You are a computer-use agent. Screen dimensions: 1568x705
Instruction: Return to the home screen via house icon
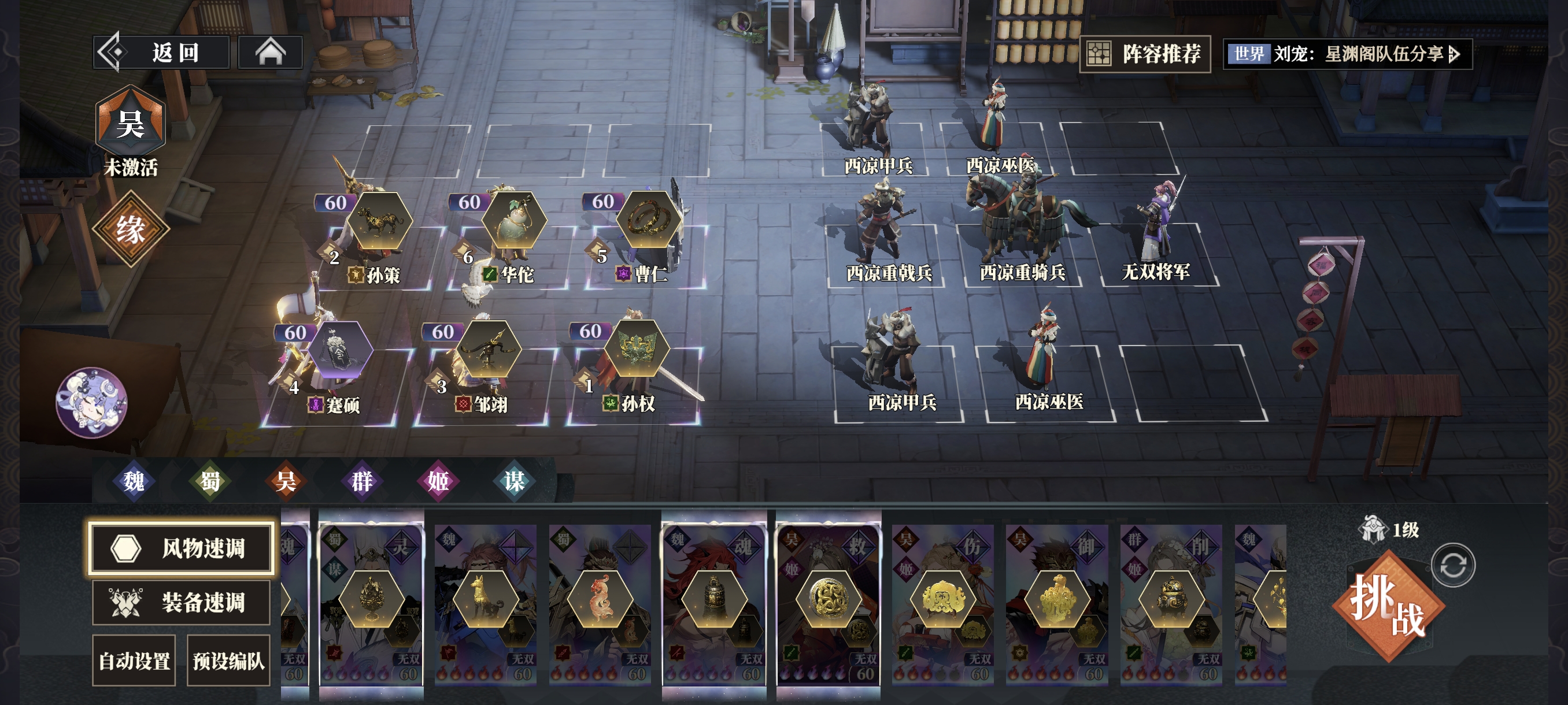pos(270,53)
